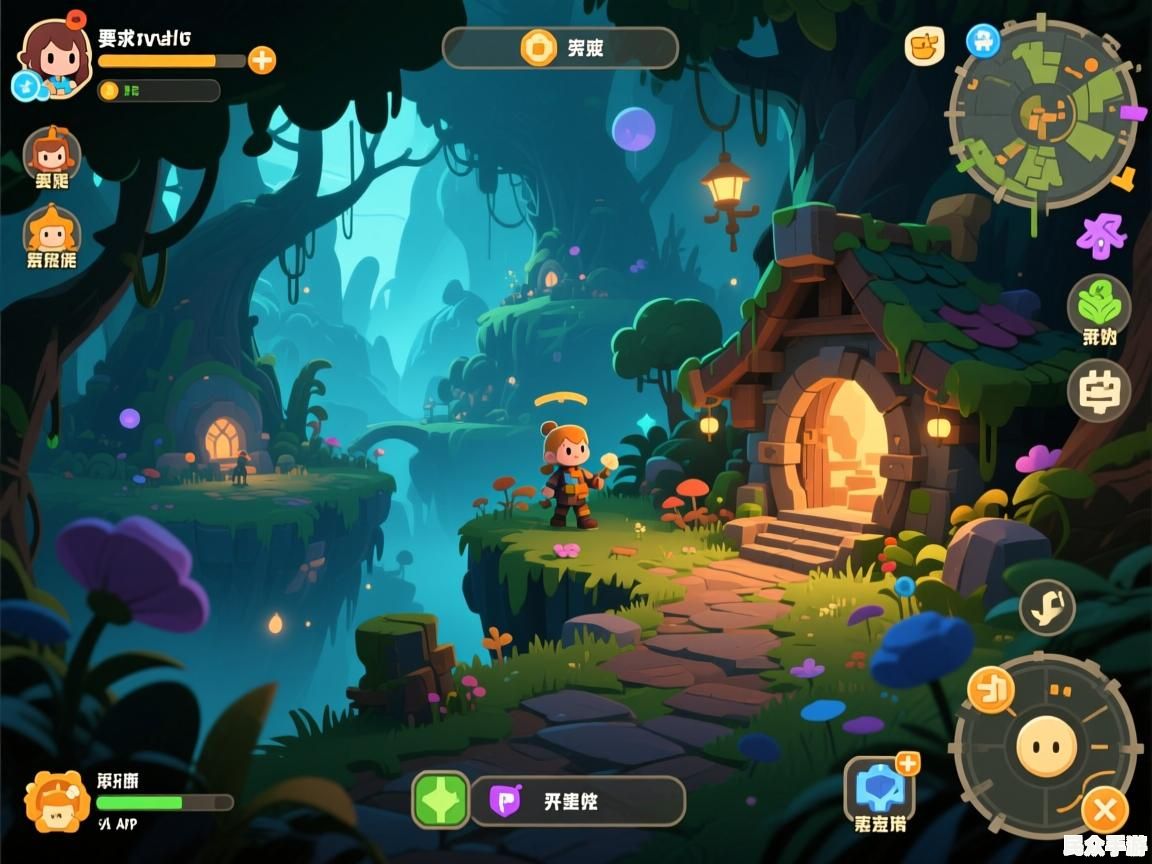Click the small blue round icon by the minimap
Viewport: 1152px width, 864px height.
pos(983,41)
